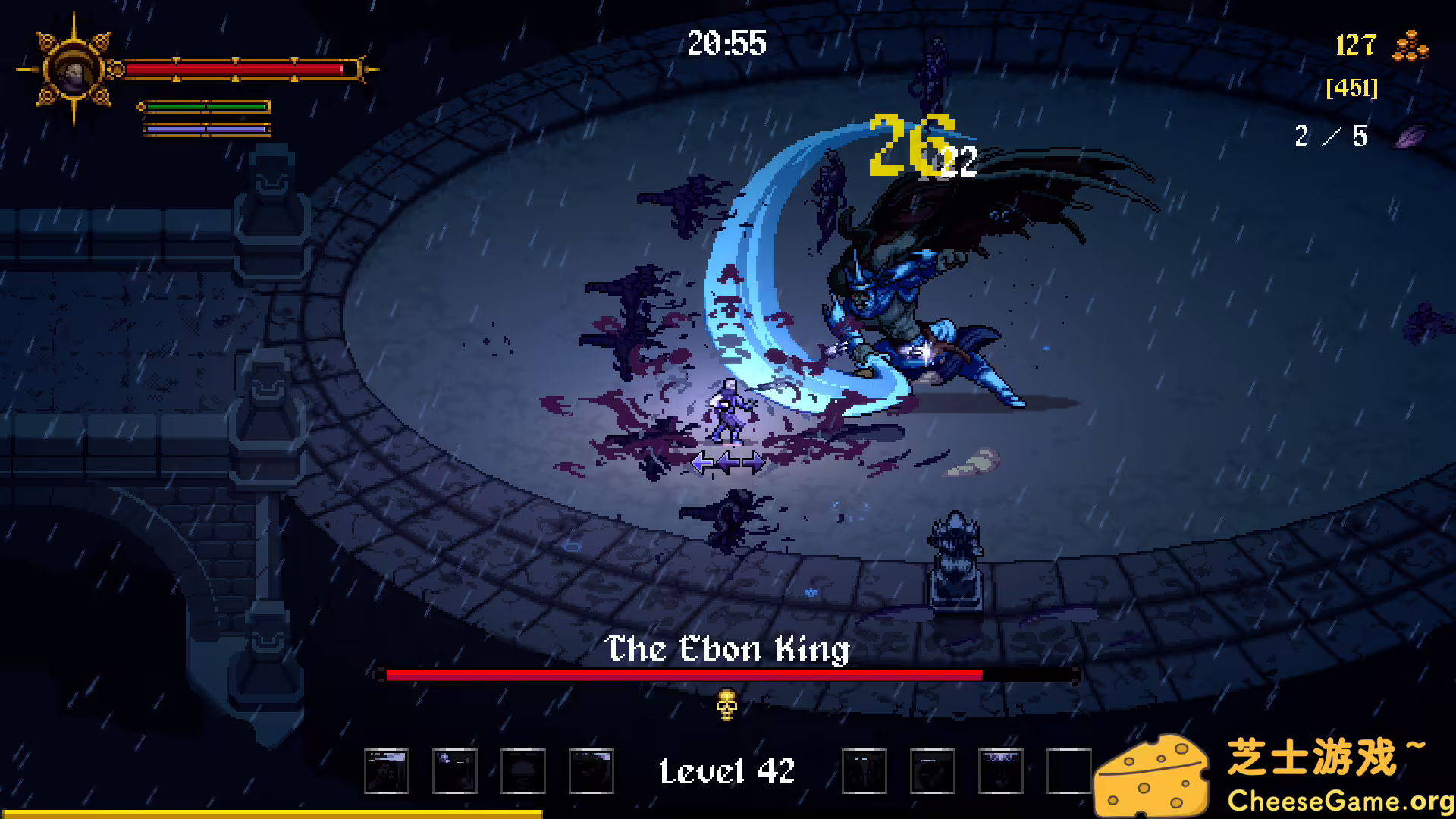The width and height of the screenshot is (1456, 819).
Task: Click the third ability slot from the left
Action: (x=523, y=770)
